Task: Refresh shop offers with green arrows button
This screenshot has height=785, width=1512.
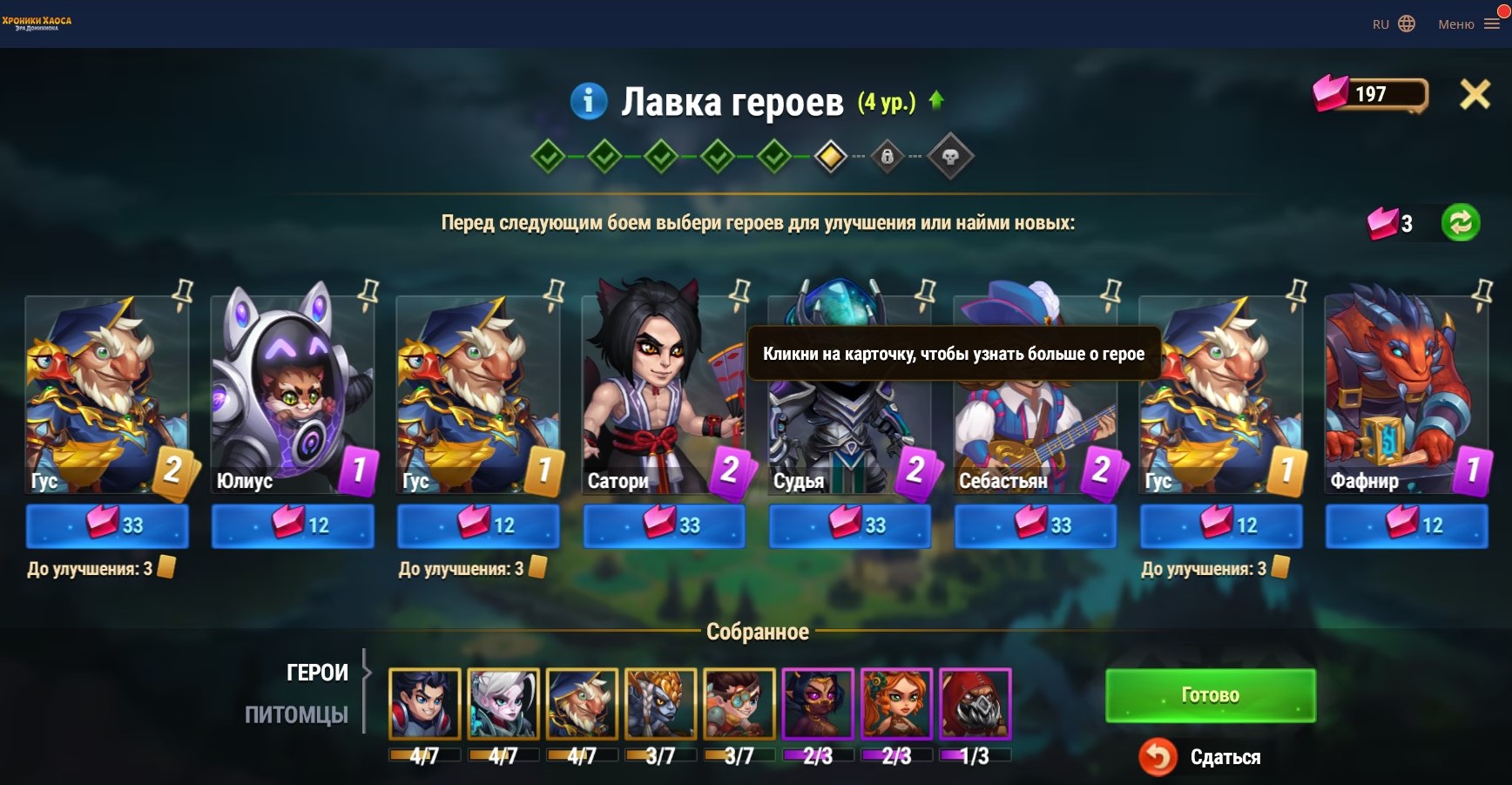Action: pos(1461,222)
